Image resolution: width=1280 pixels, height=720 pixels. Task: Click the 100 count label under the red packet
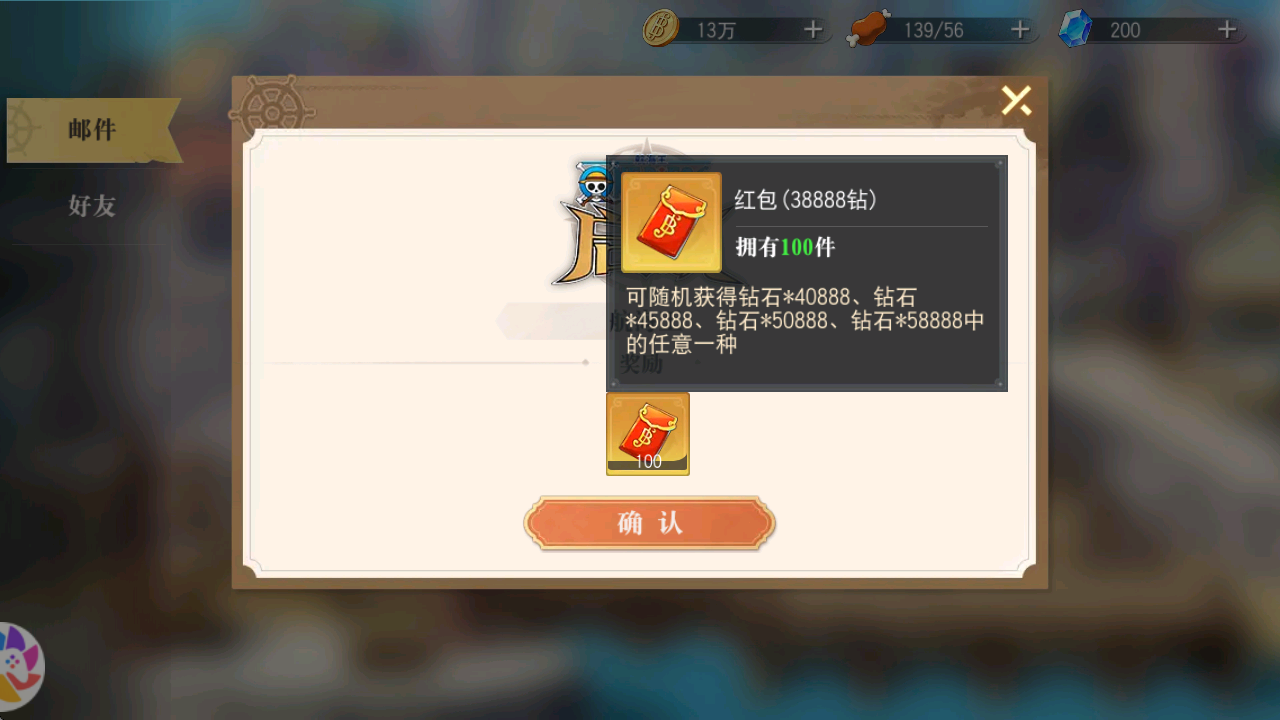coord(647,462)
